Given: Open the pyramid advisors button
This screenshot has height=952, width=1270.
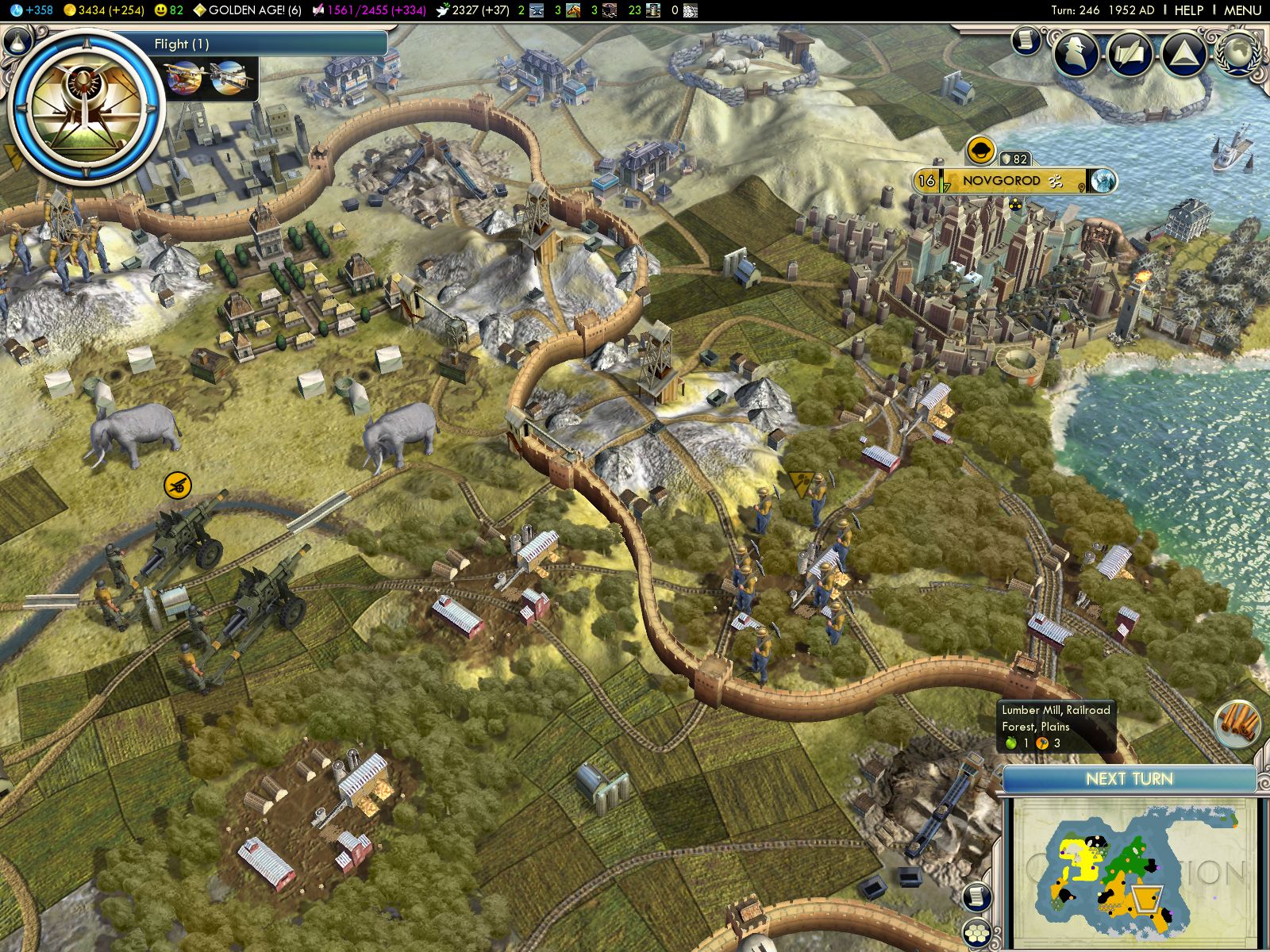Looking at the screenshot, I should coord(1183,53).
